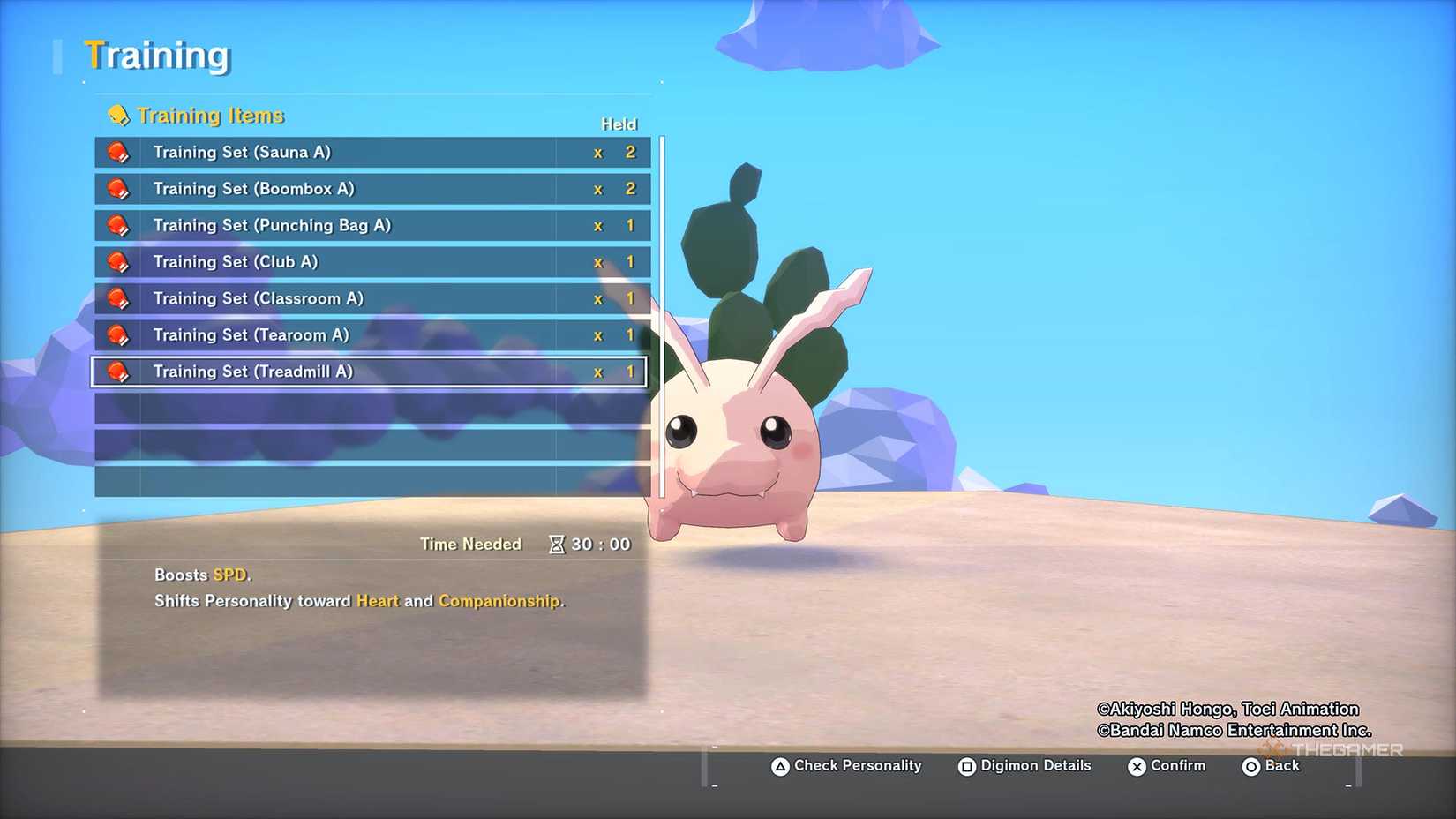Pick Training Set (Punching Bag A)
Viewport: 1456px width, 819px height.
(371, 225)
